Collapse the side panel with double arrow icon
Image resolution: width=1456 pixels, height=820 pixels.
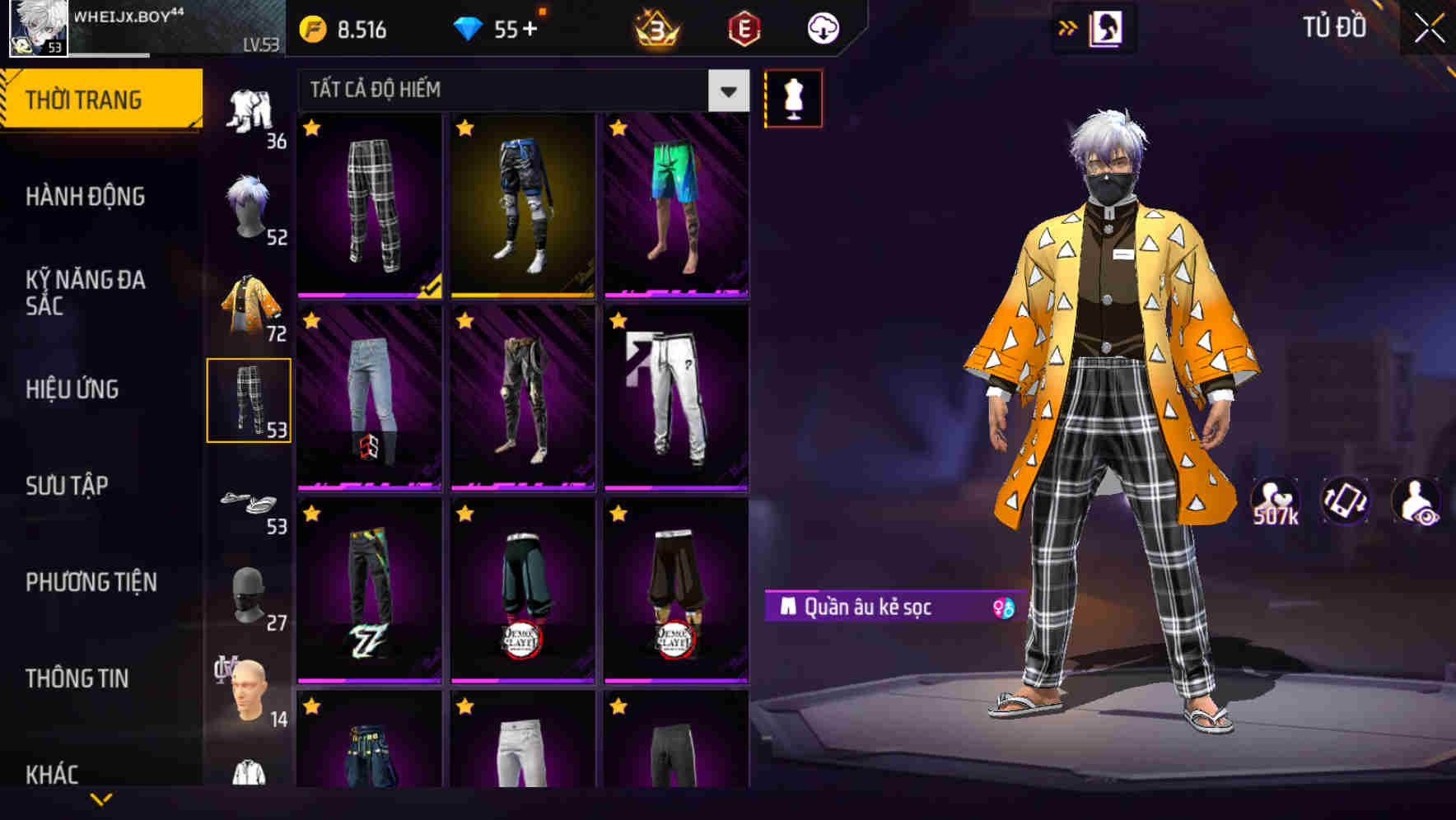tap(1068, 27)
